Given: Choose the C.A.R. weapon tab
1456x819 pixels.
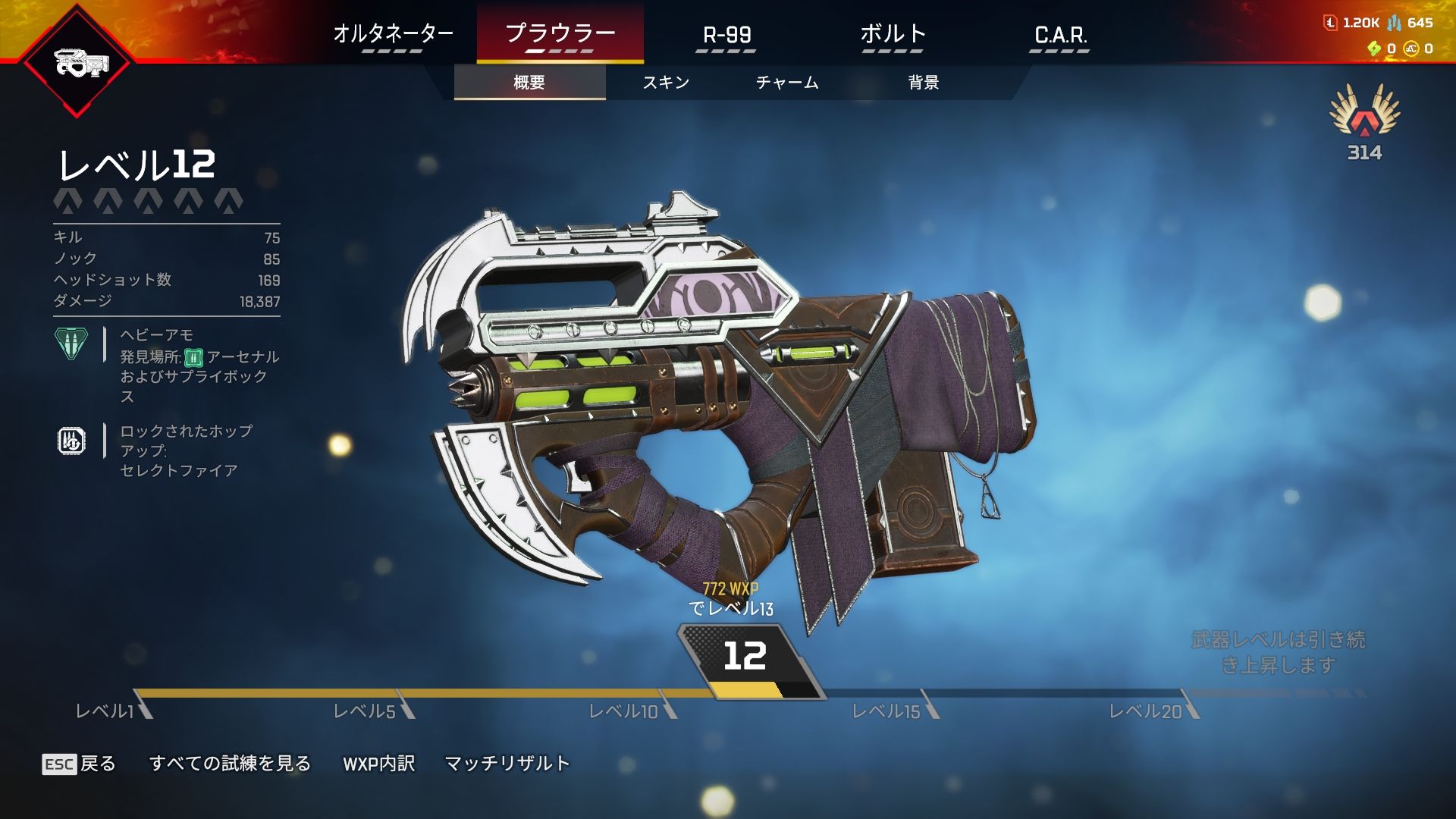Looking at the screenshot, I should click(x=1060, y=35).
